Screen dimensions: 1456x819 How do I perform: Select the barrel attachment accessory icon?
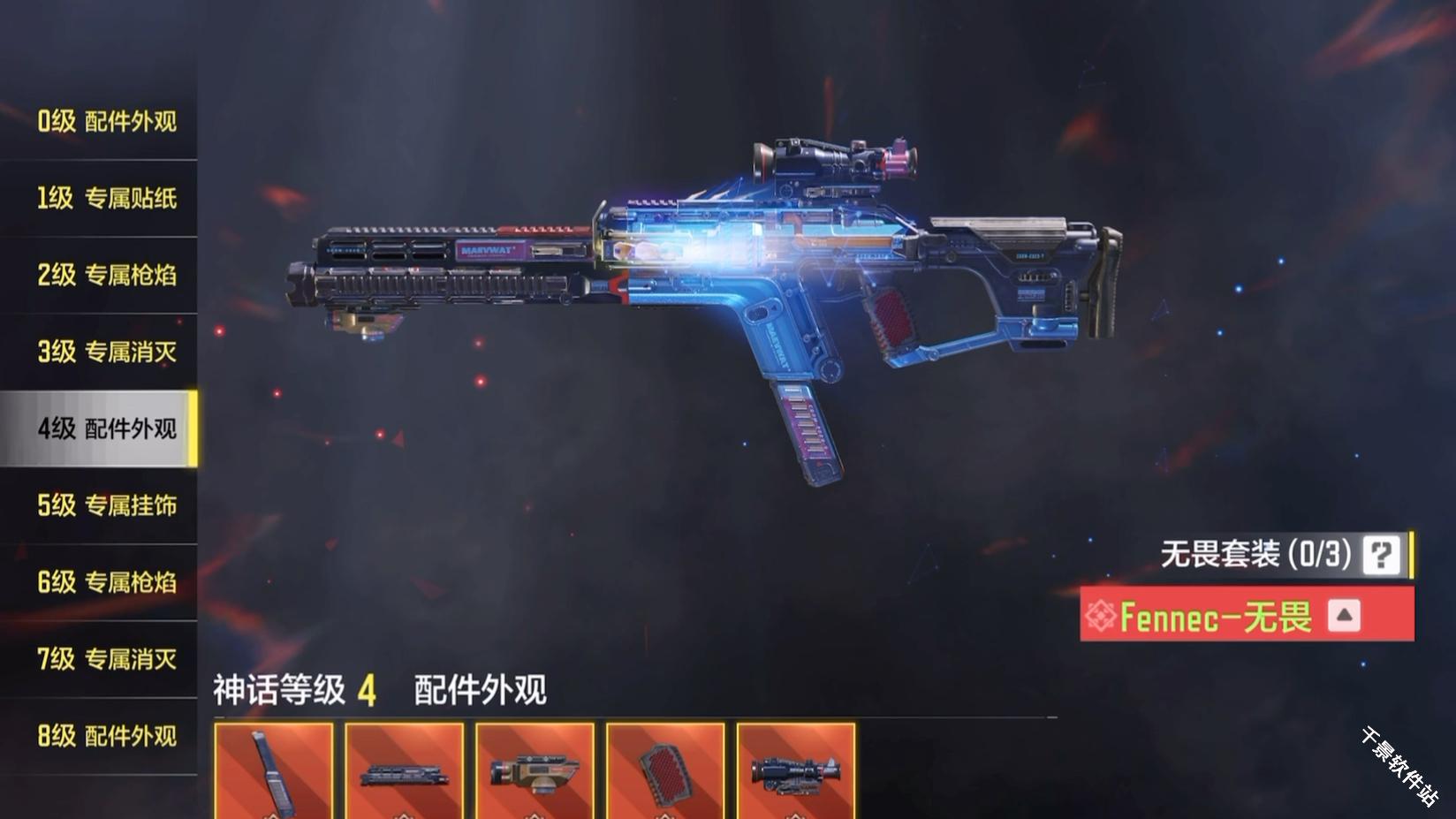point(403,770)
